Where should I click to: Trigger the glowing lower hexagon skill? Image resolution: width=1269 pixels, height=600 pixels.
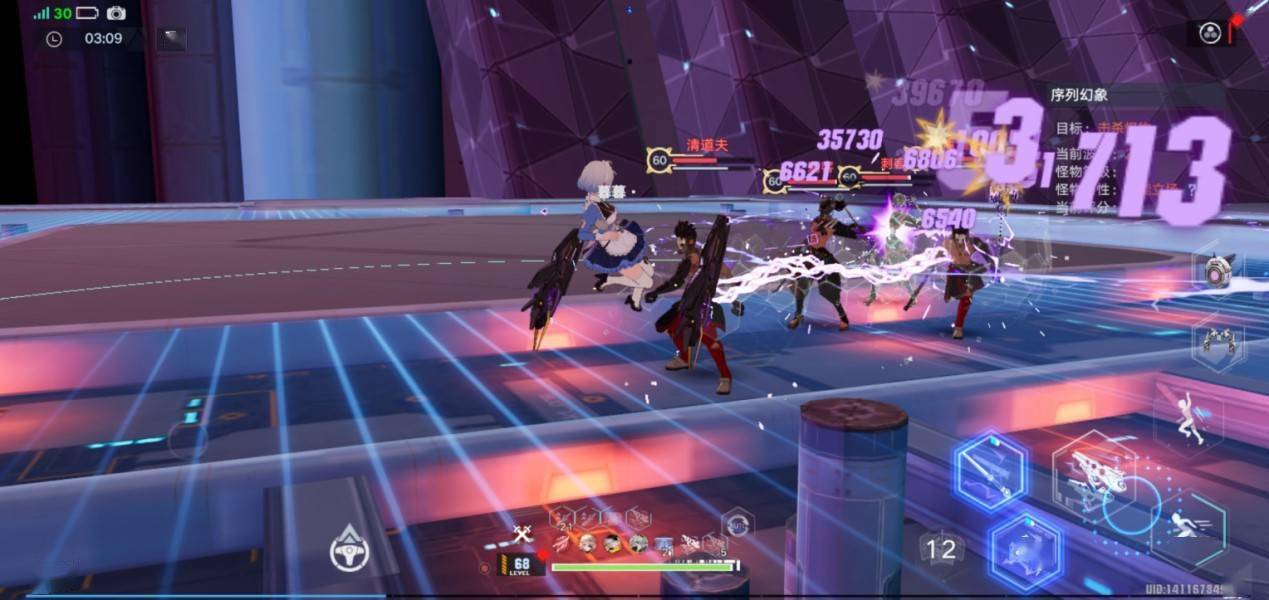pyautogui.click(x=1025, y=551)
